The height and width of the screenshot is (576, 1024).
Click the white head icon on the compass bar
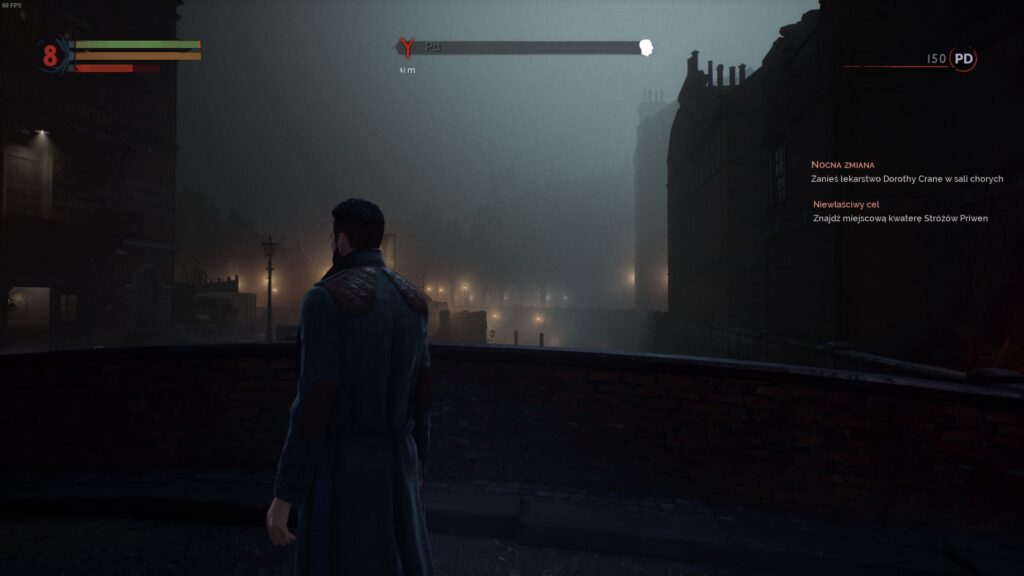[646, 47]
